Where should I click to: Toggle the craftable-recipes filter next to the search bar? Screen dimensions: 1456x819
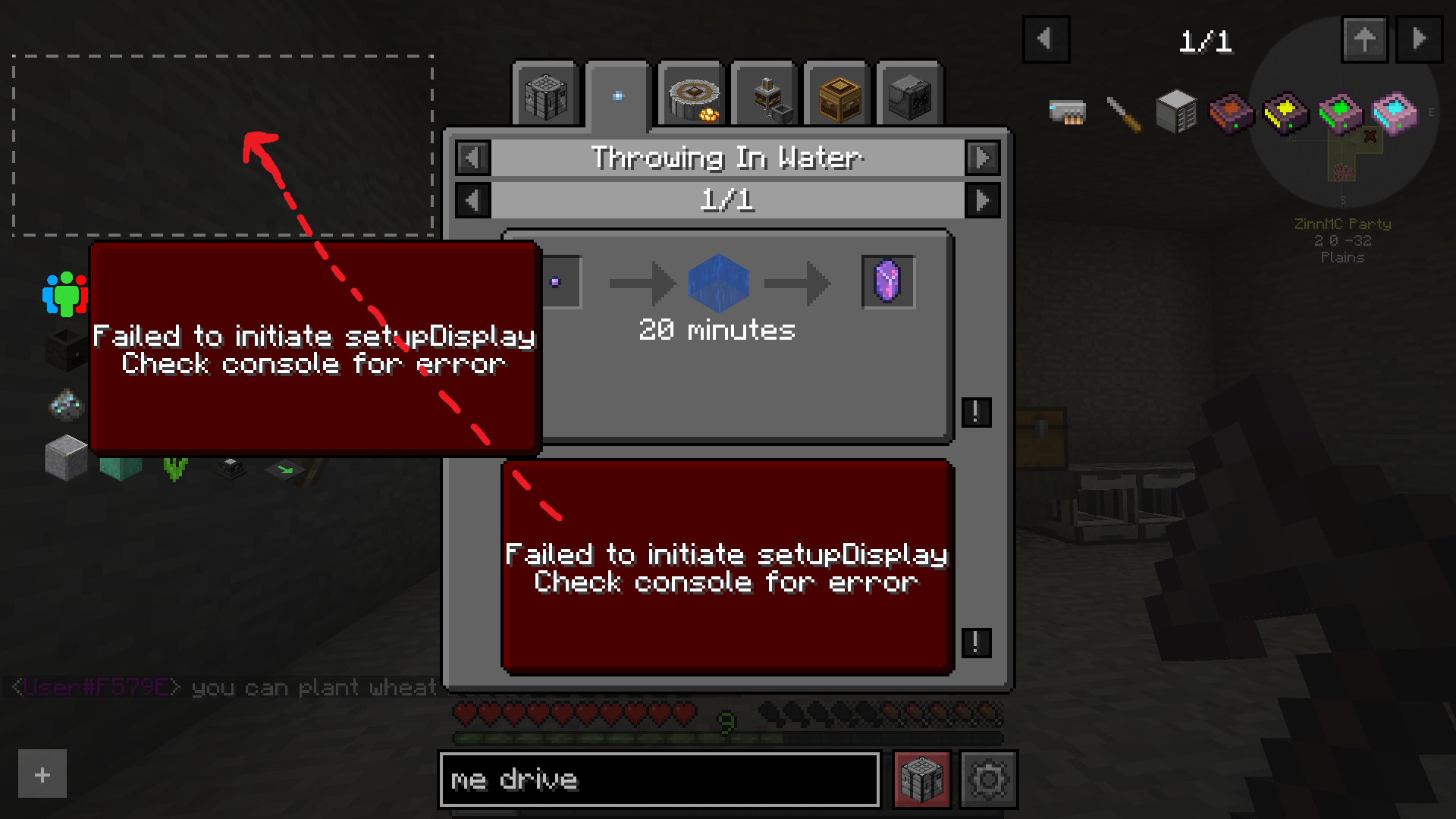point(921,779)
